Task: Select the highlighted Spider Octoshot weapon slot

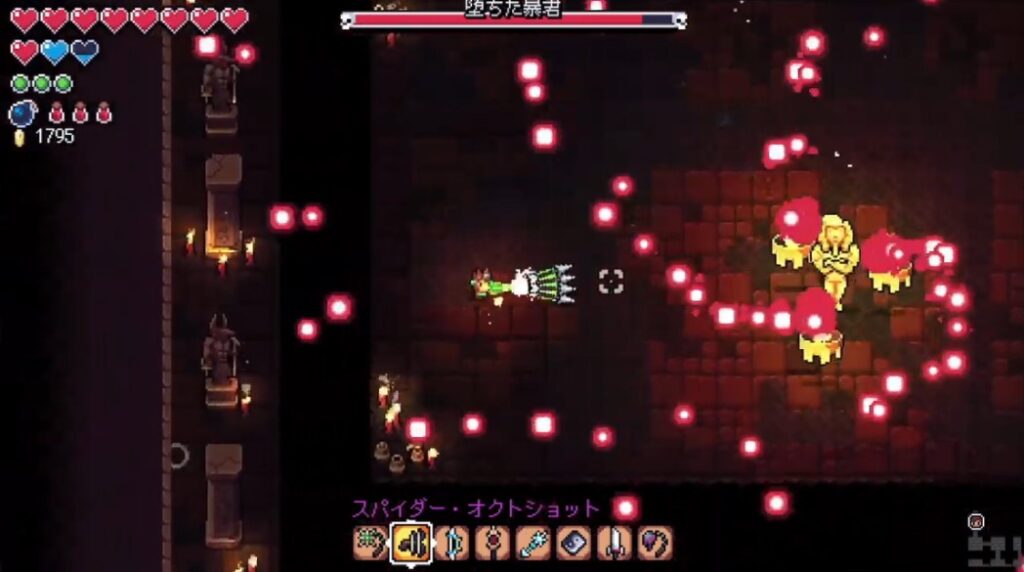Action: click(411, 542)
